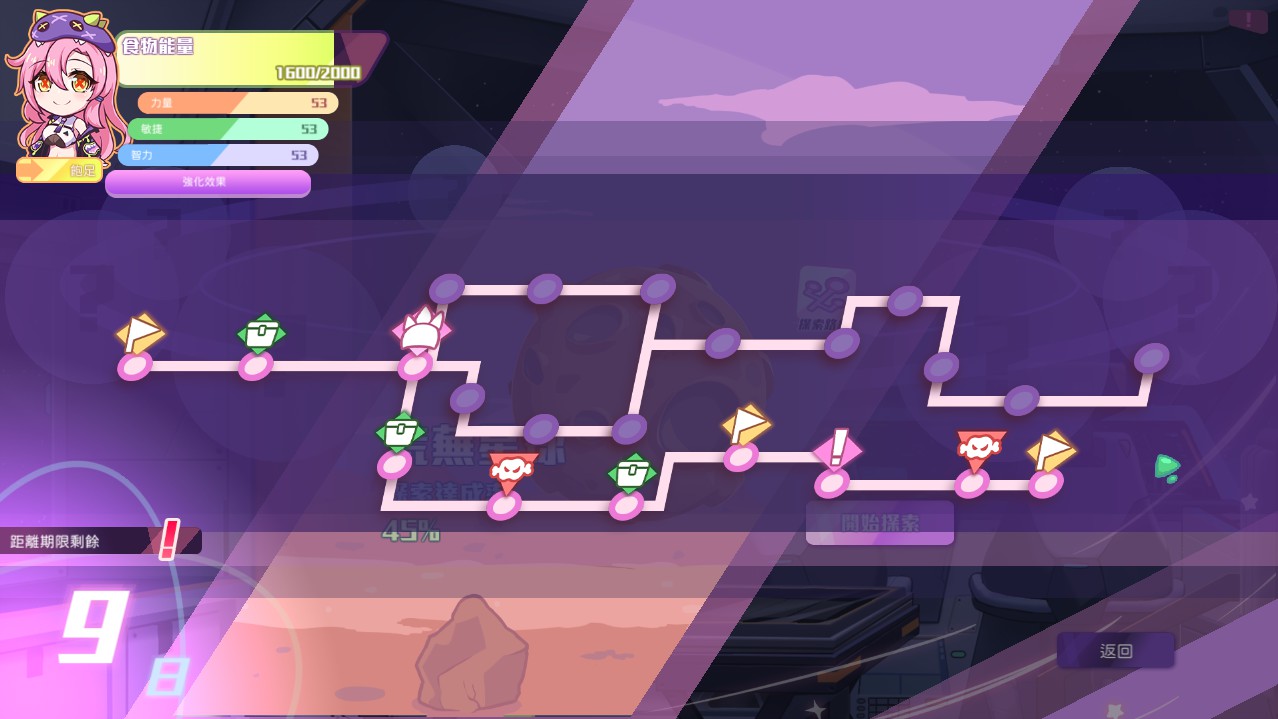Click the 返回 back button
The width and height of the screenshot is (1278, 719).
tap(1116, 651)
